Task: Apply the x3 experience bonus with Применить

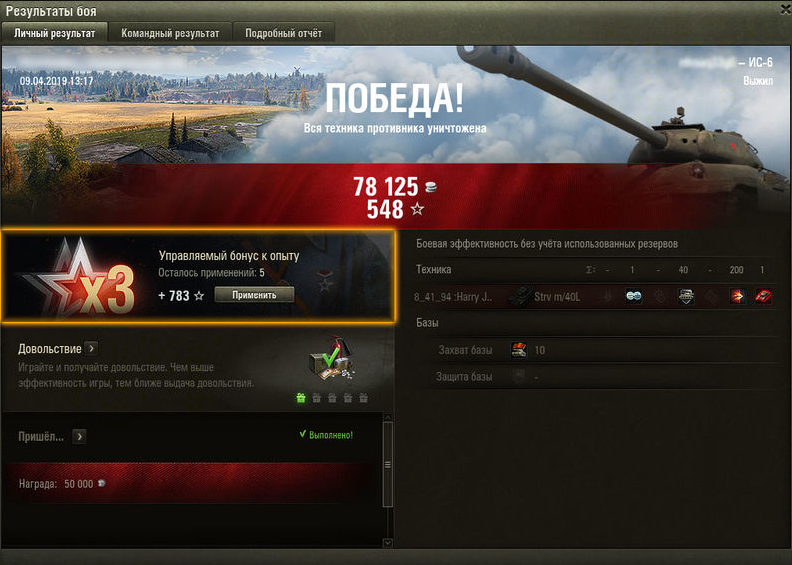Action: (254, 295)
